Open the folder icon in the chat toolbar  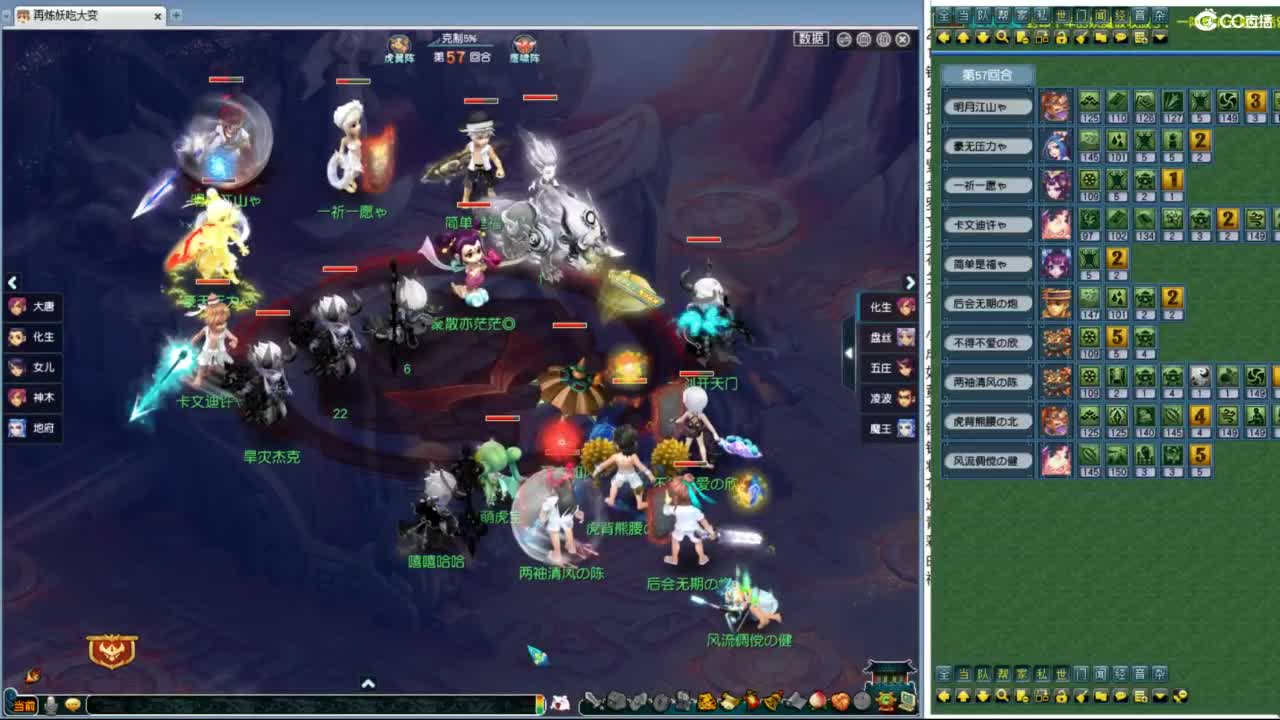pos(1099,40)
